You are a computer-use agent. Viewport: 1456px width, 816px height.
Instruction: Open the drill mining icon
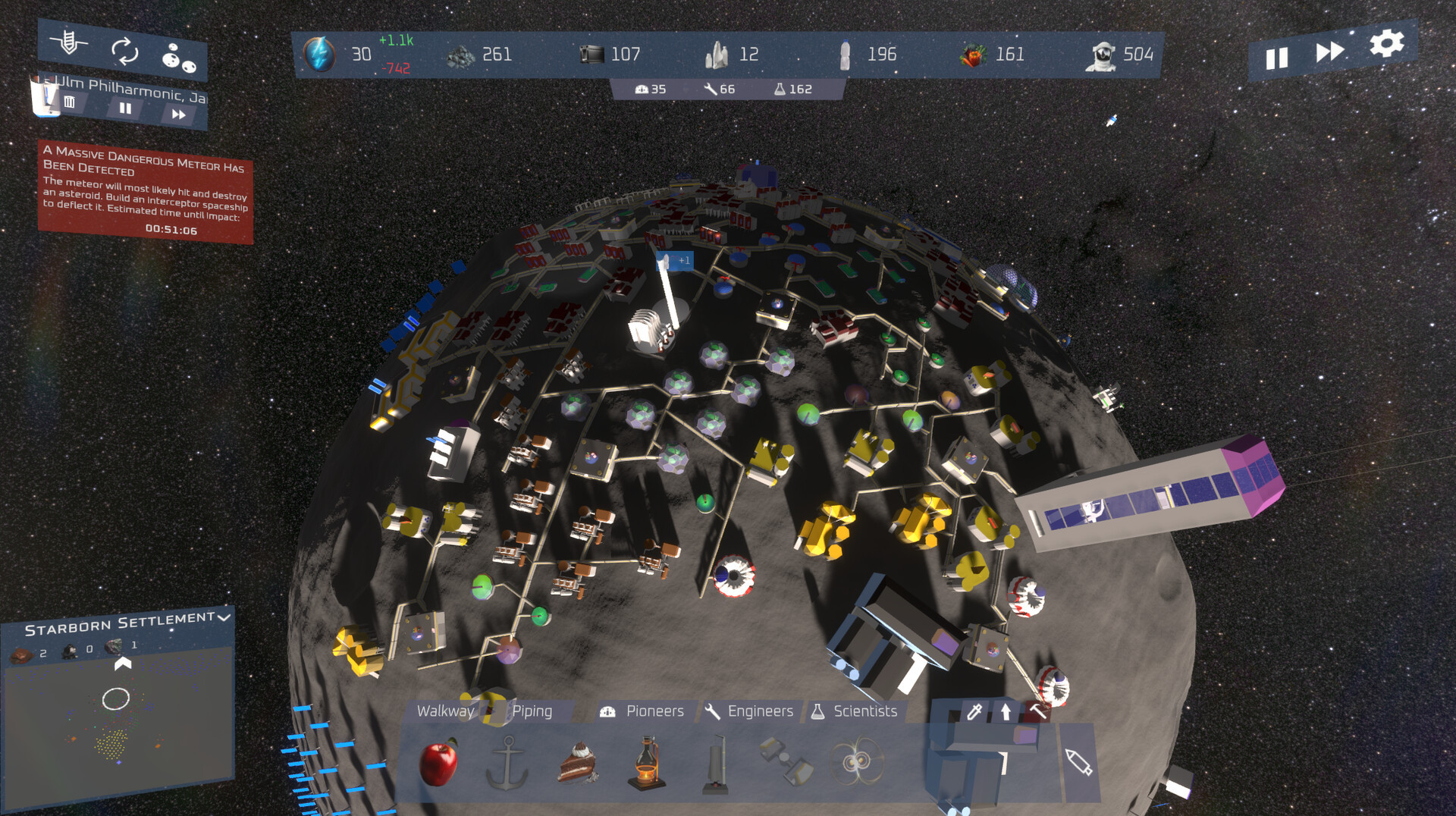point(69,42)
